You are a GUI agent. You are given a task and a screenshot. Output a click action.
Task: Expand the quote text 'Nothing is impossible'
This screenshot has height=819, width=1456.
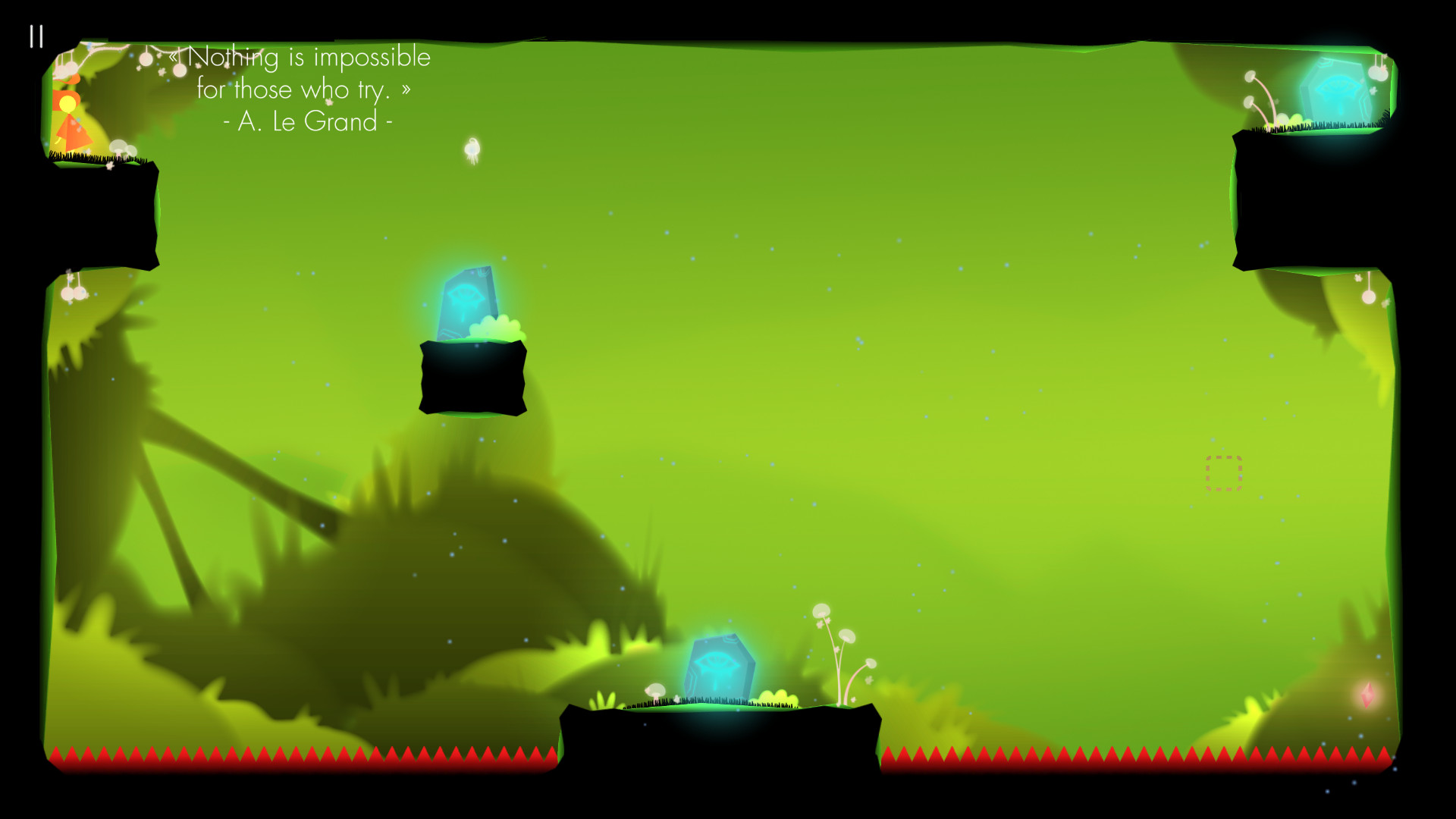302,57
